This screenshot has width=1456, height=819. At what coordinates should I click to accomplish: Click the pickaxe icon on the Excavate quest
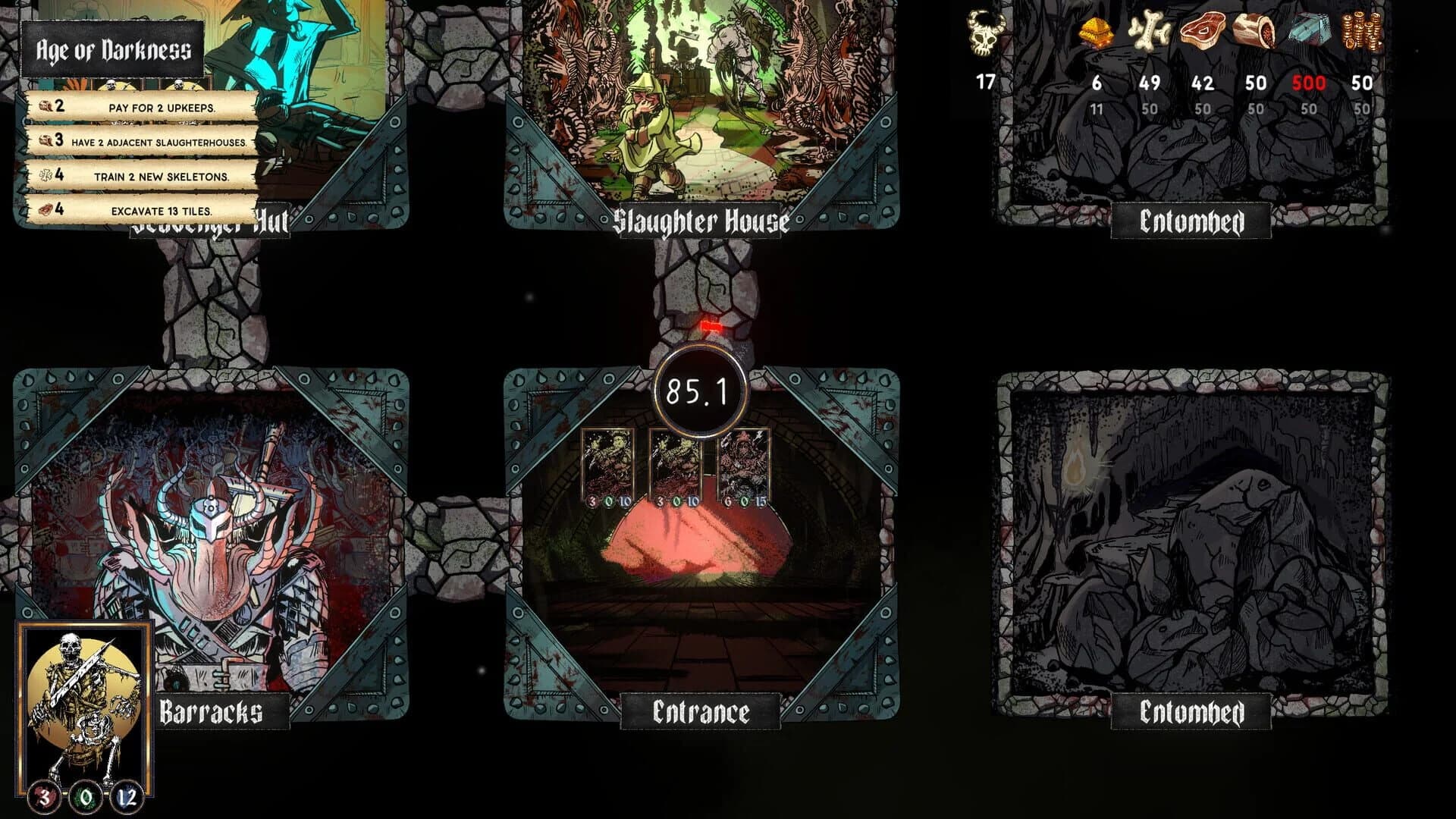[x=47, y=210]
